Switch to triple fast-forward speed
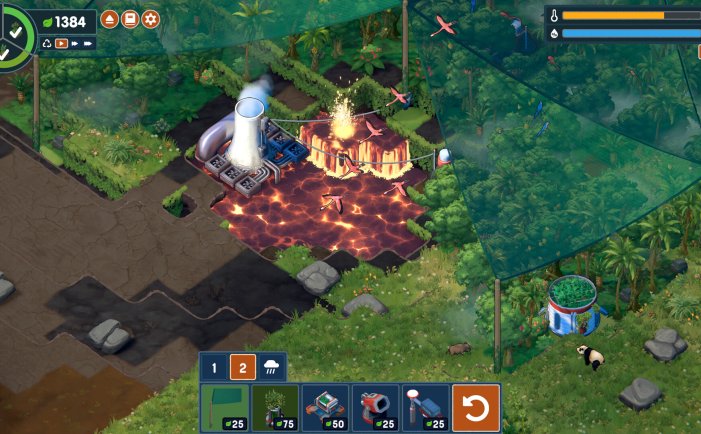 coord(89,43)
